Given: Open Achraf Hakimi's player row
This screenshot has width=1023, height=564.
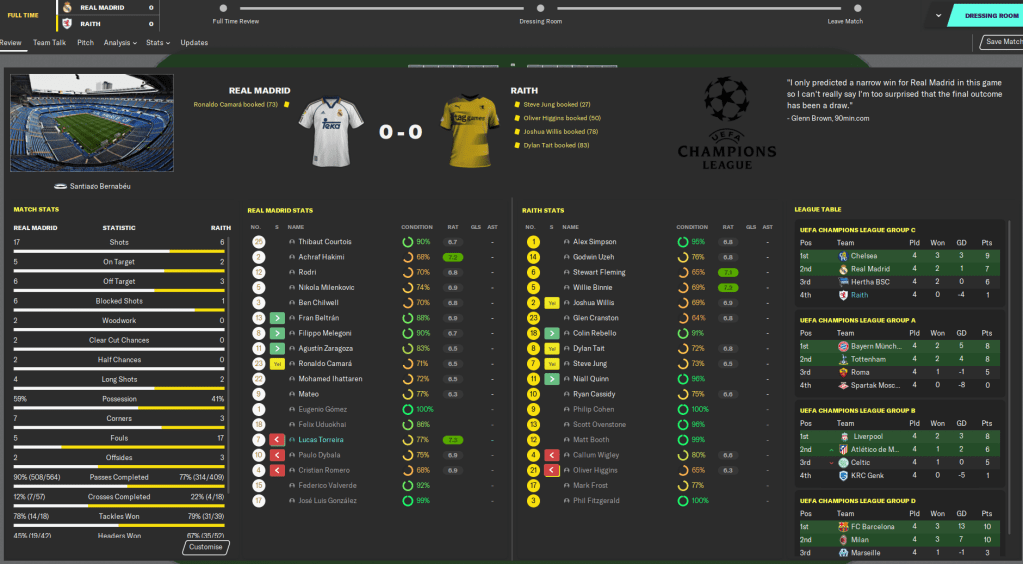Looking at the screenshot, I should tap(321, 257).
